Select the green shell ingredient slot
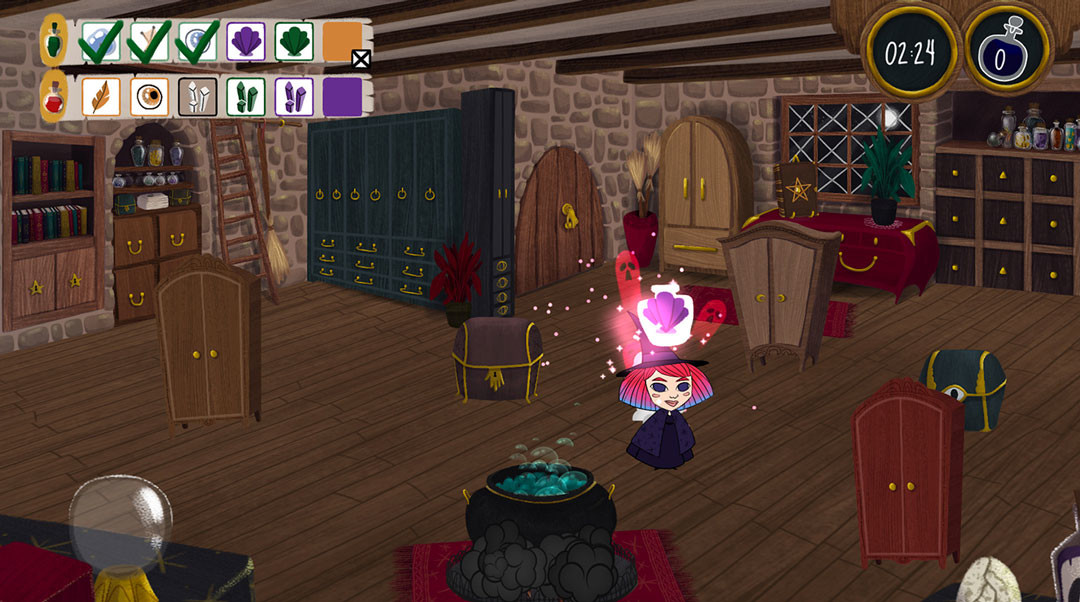This screenshot has width=1080, height=602. point(294,41)
